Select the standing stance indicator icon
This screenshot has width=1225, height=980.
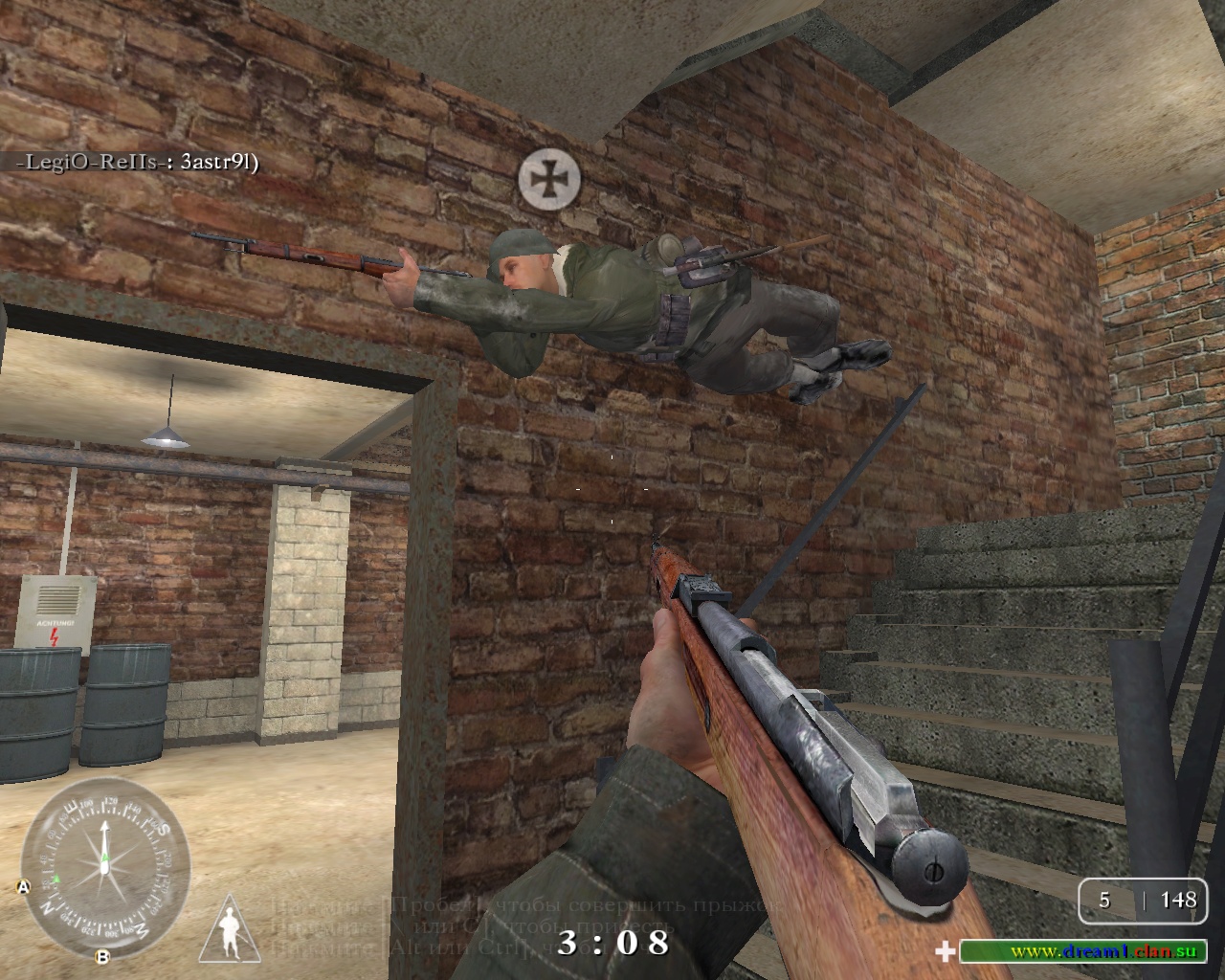[x=230, y=928]
